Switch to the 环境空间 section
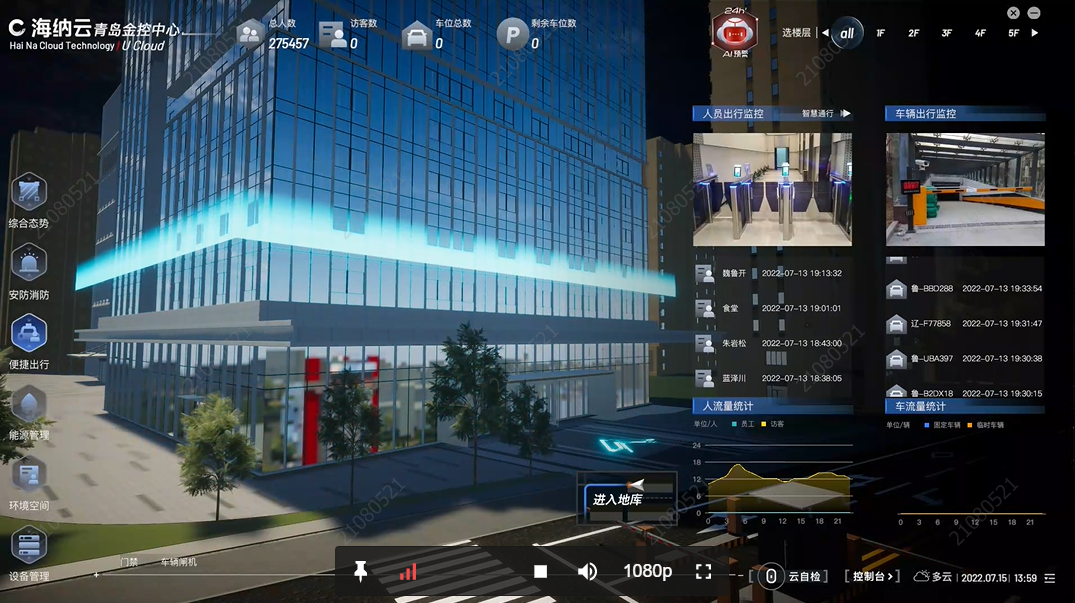The width and height of the screenshot is (1075, 603). pos(28,476)
